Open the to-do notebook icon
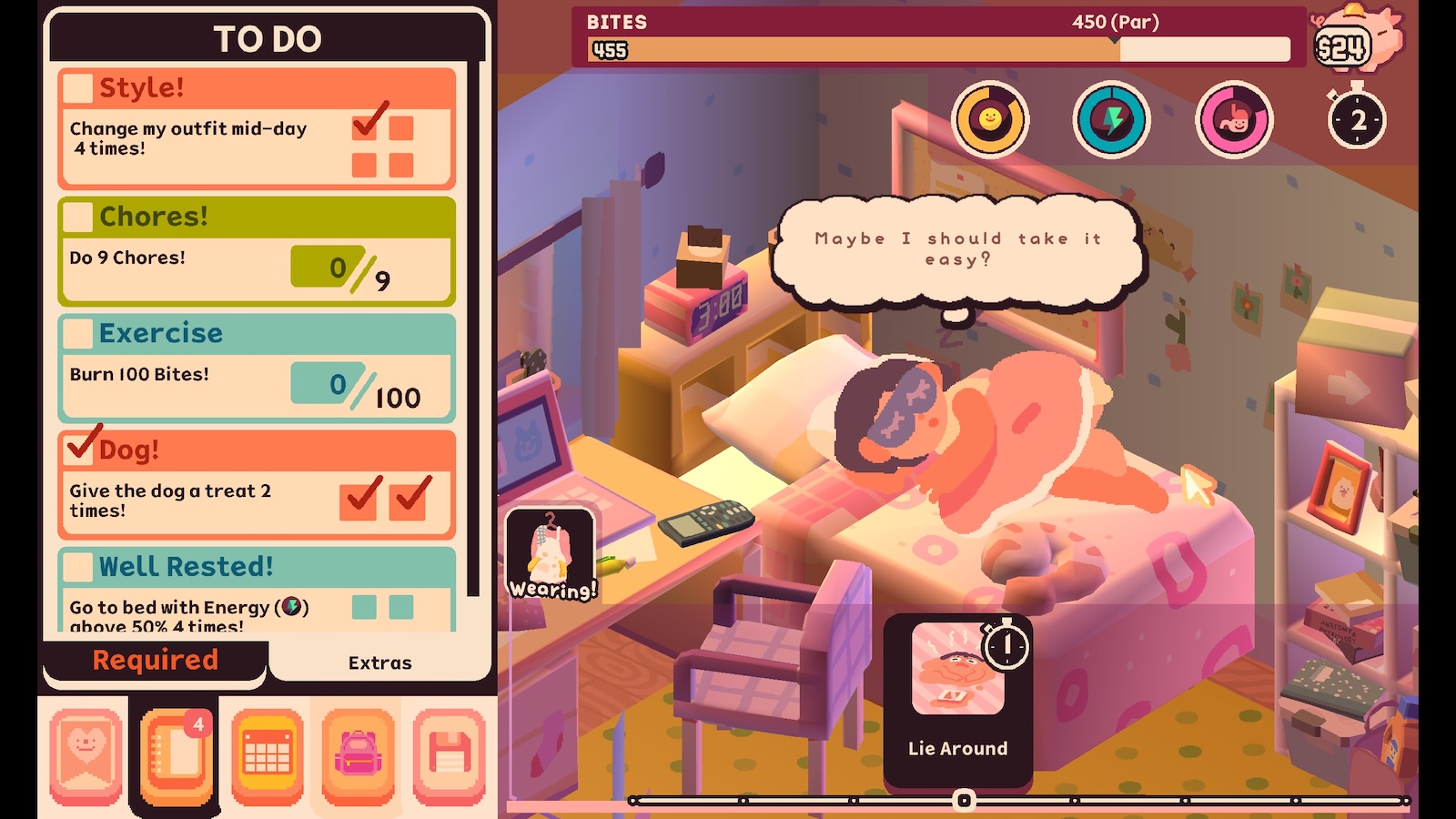Viewport: 1456px width, 819px height. pyautogui.click(x=177, y=755)
